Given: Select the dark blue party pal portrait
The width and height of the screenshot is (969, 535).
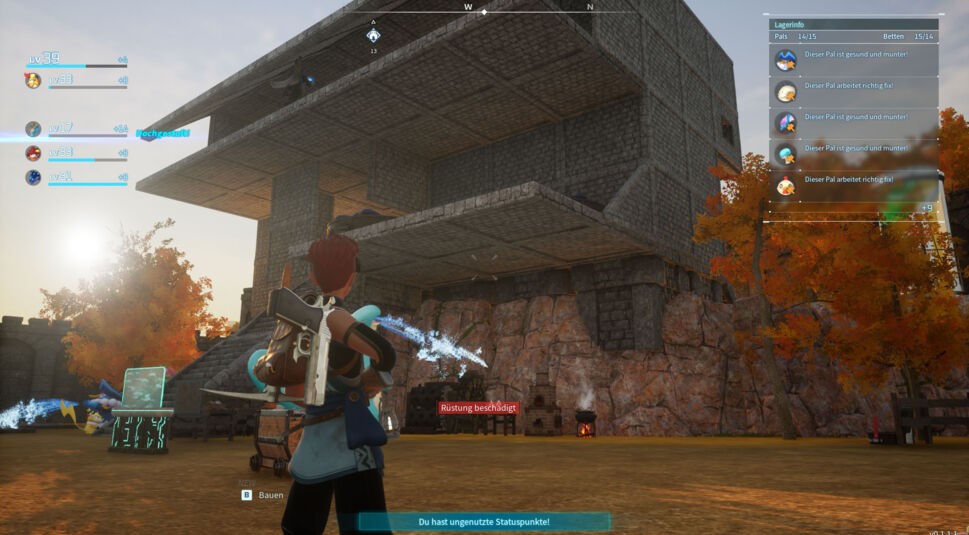Looking at the screenshot, I should 33,177.
